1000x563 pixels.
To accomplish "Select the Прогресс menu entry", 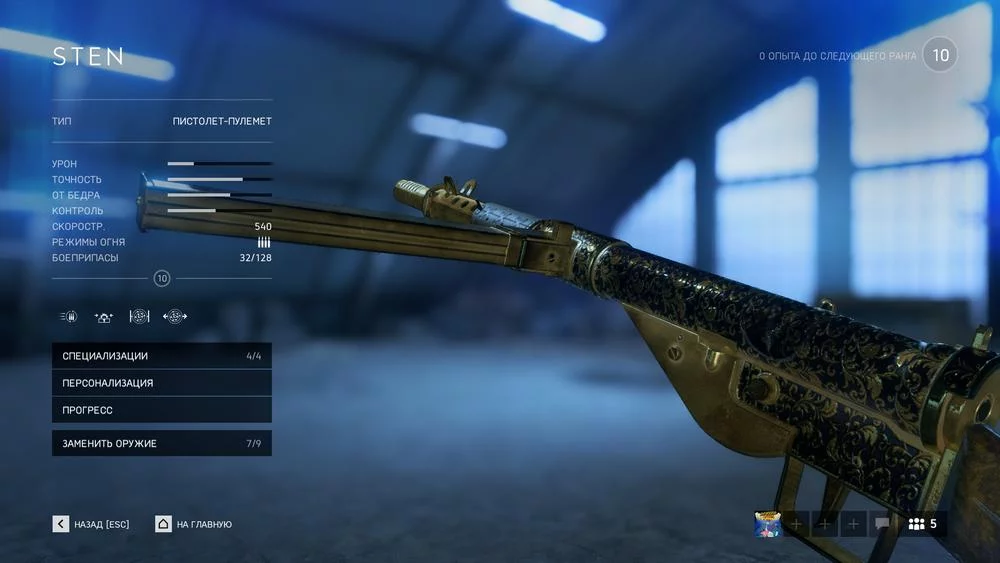I will point(161,410).
